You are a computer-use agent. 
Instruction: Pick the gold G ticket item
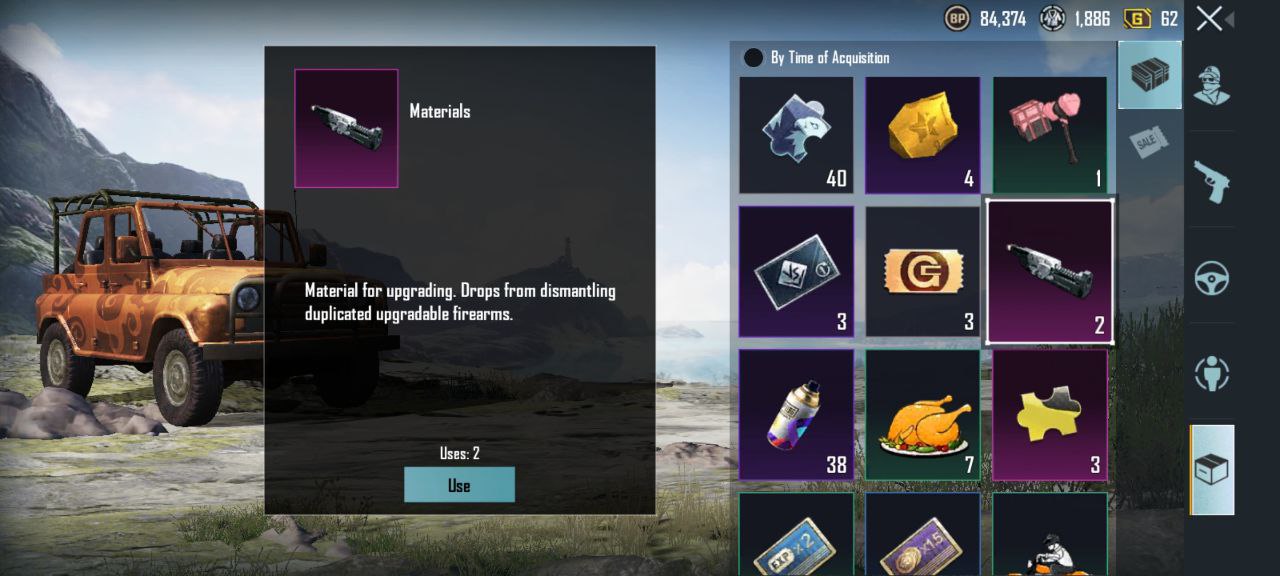pos(922,271)
